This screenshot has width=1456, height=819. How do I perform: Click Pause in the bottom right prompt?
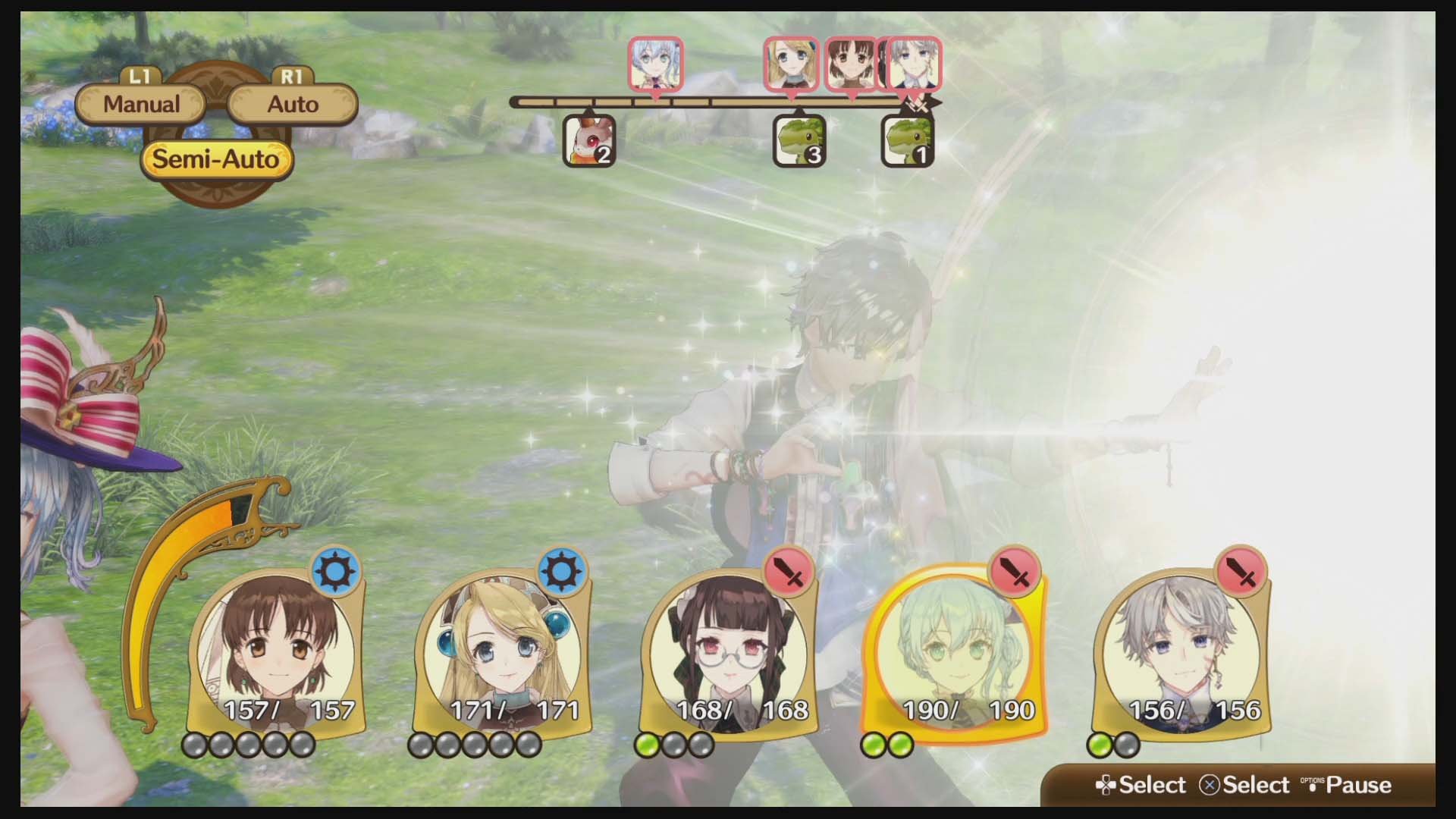[1357, 785]
